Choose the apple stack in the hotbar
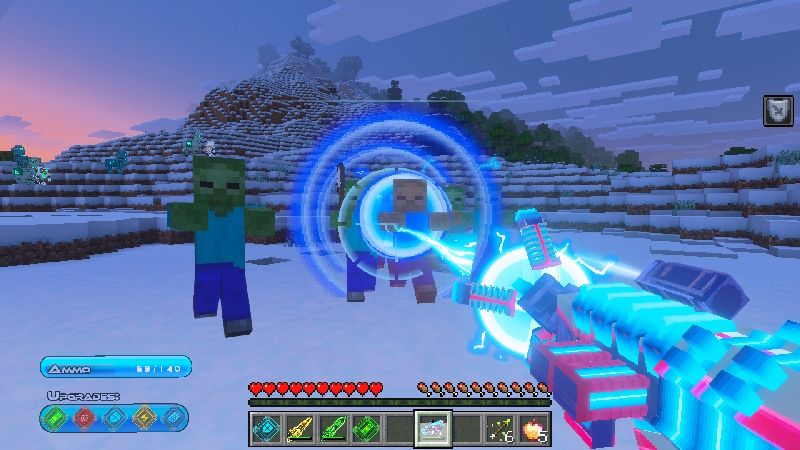Viewport: 800px width, 450px height. tap(534, 428)
